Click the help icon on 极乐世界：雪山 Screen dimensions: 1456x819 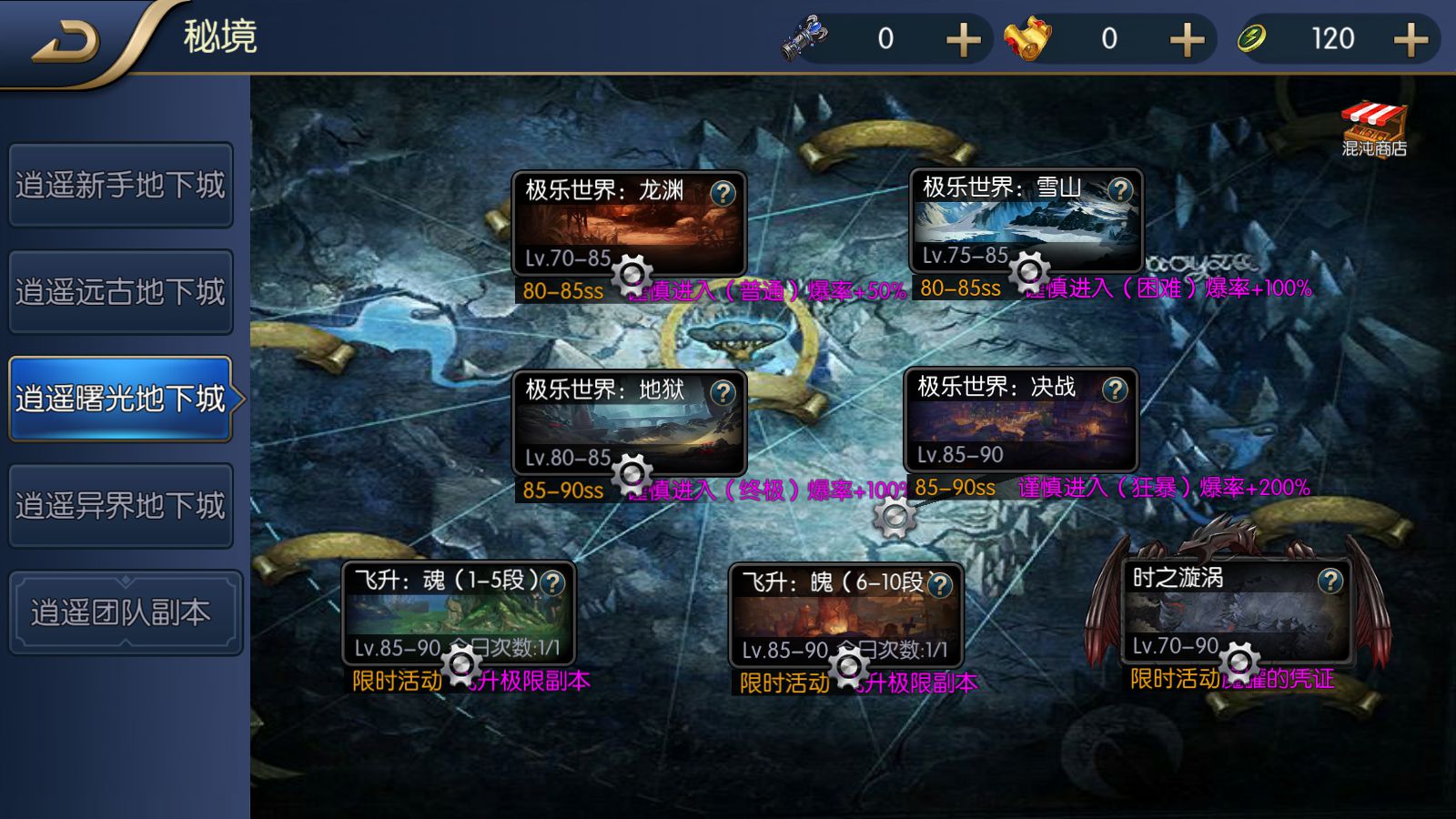[1121, 190]
